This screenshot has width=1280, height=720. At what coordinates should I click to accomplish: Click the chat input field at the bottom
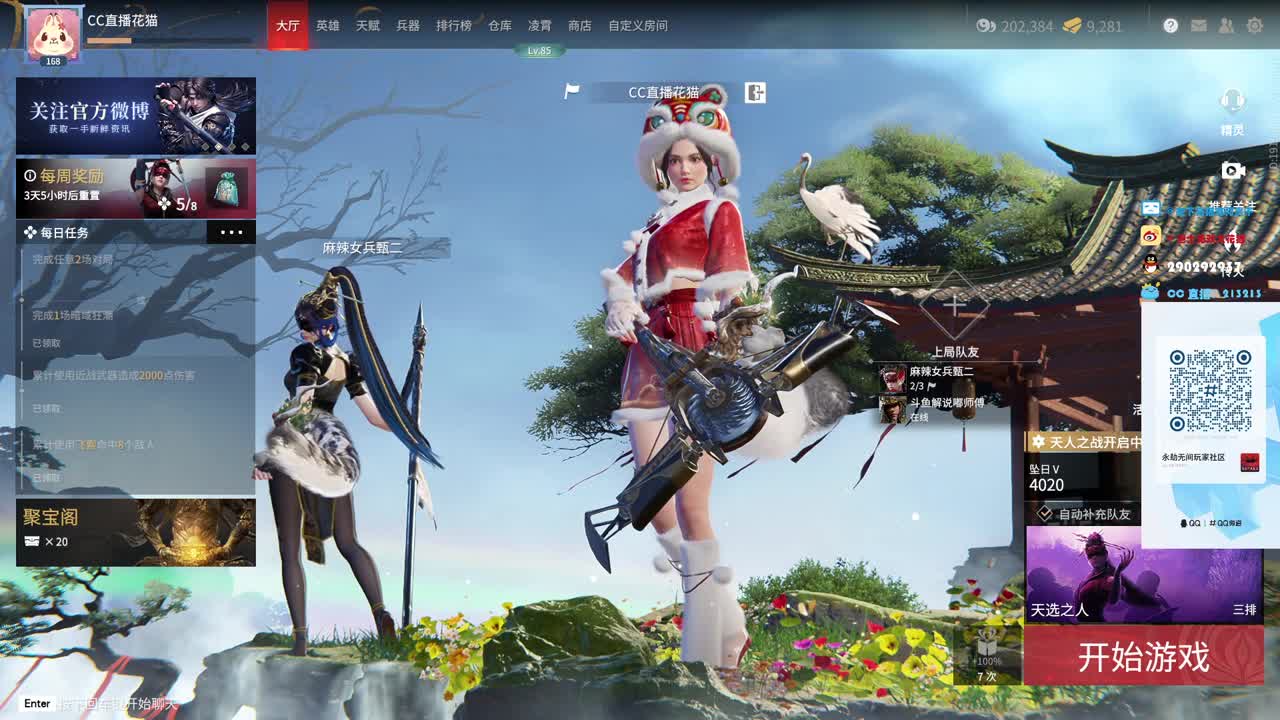coord(100,705)
